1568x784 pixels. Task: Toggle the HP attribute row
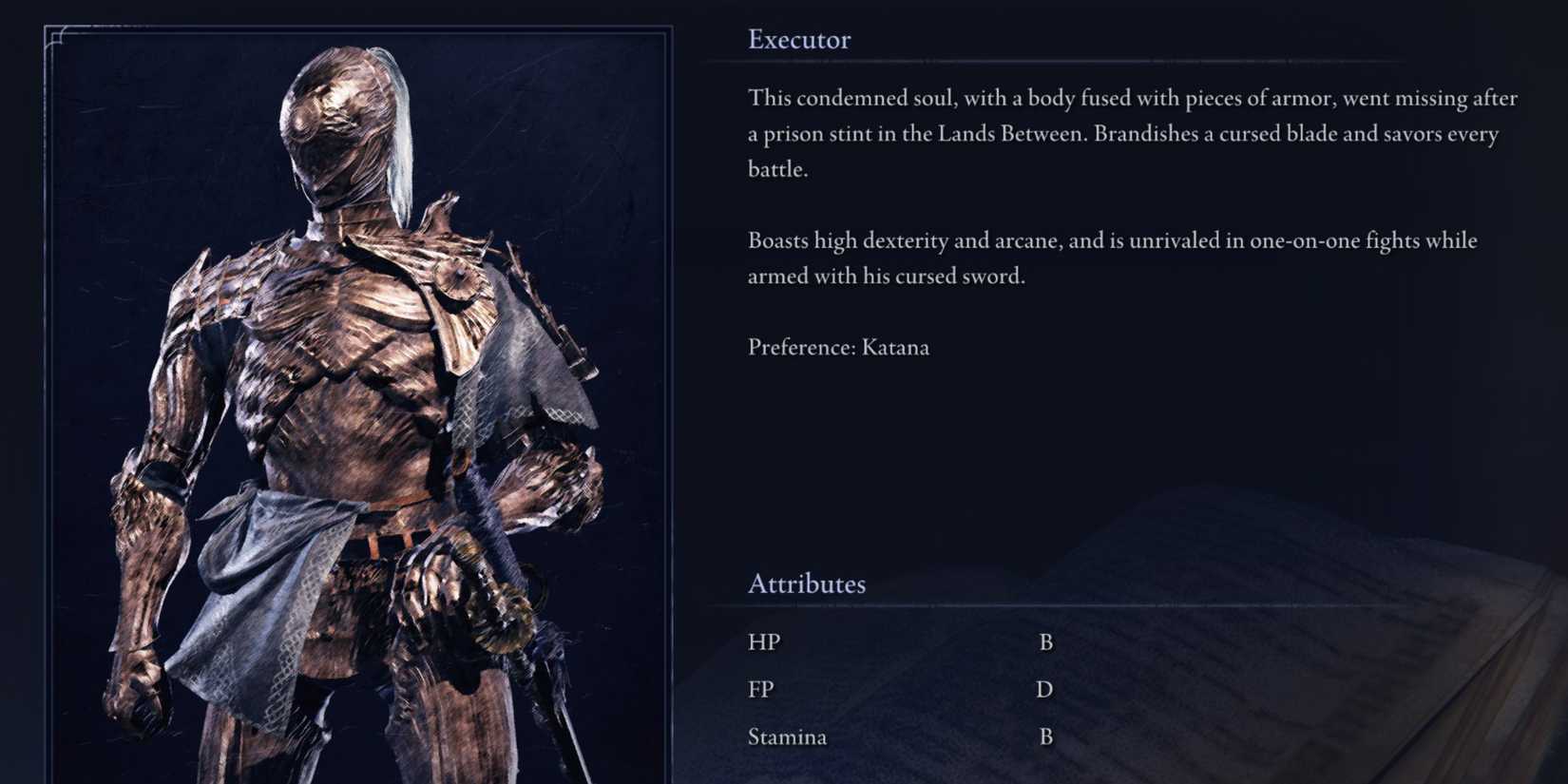763,641
